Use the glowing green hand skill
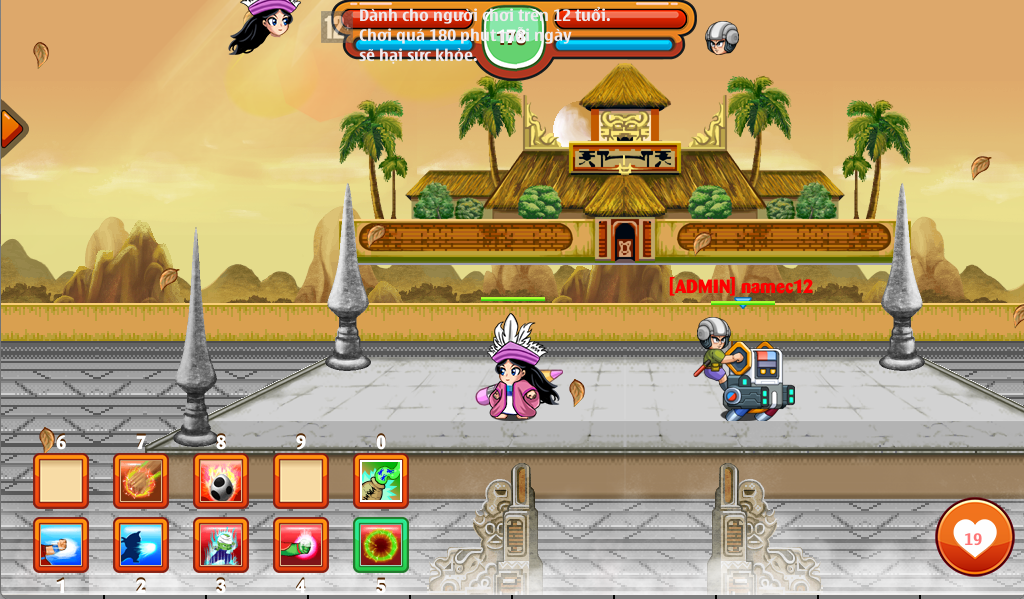Image resolution: width=1024 pixels, height=599 pixels. [301, 545]
